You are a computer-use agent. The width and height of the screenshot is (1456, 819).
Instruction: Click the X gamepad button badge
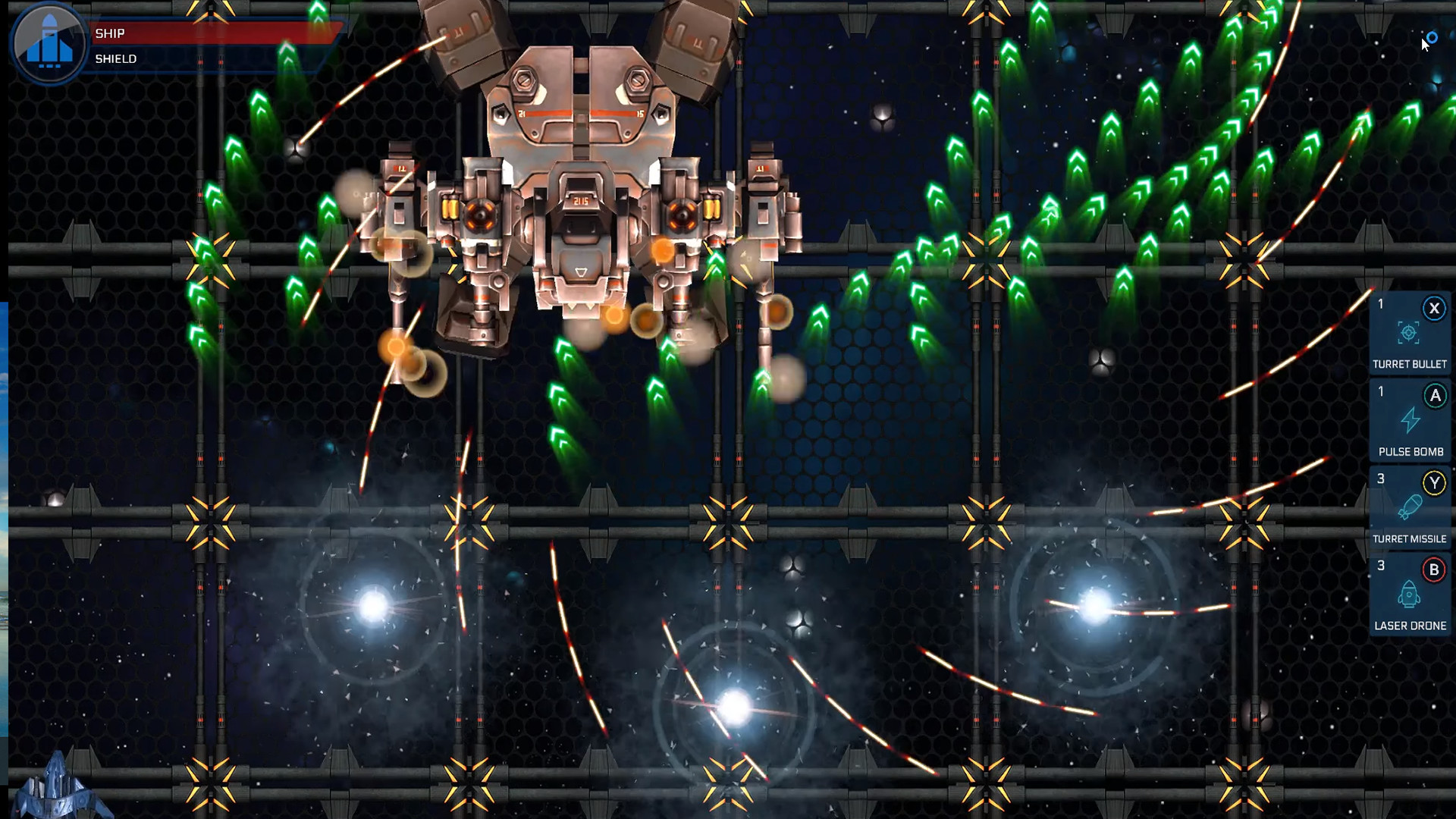(x=1434, y=308)
